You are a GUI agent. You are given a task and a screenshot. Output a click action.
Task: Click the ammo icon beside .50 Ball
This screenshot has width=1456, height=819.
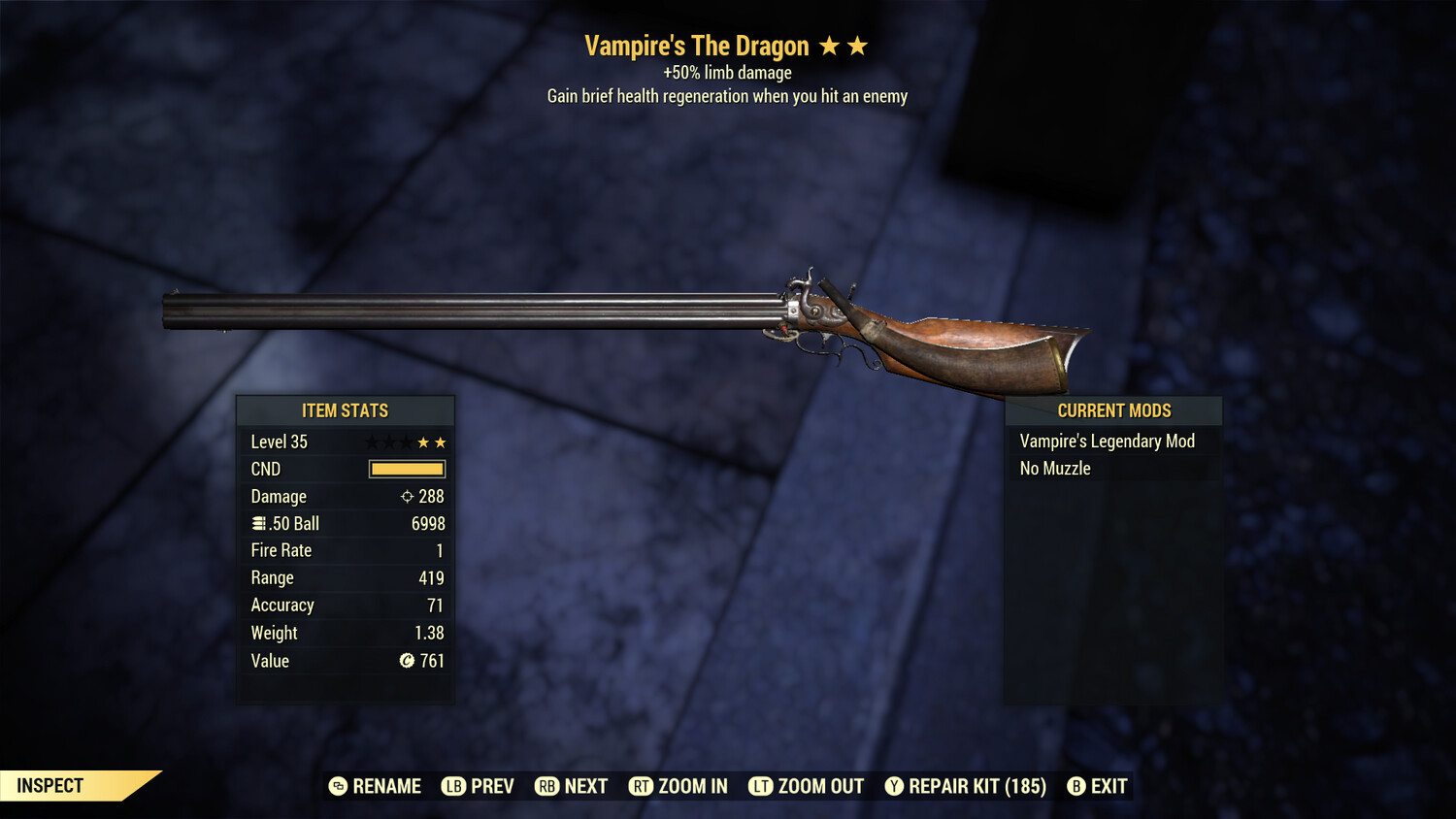coord(257,523)
